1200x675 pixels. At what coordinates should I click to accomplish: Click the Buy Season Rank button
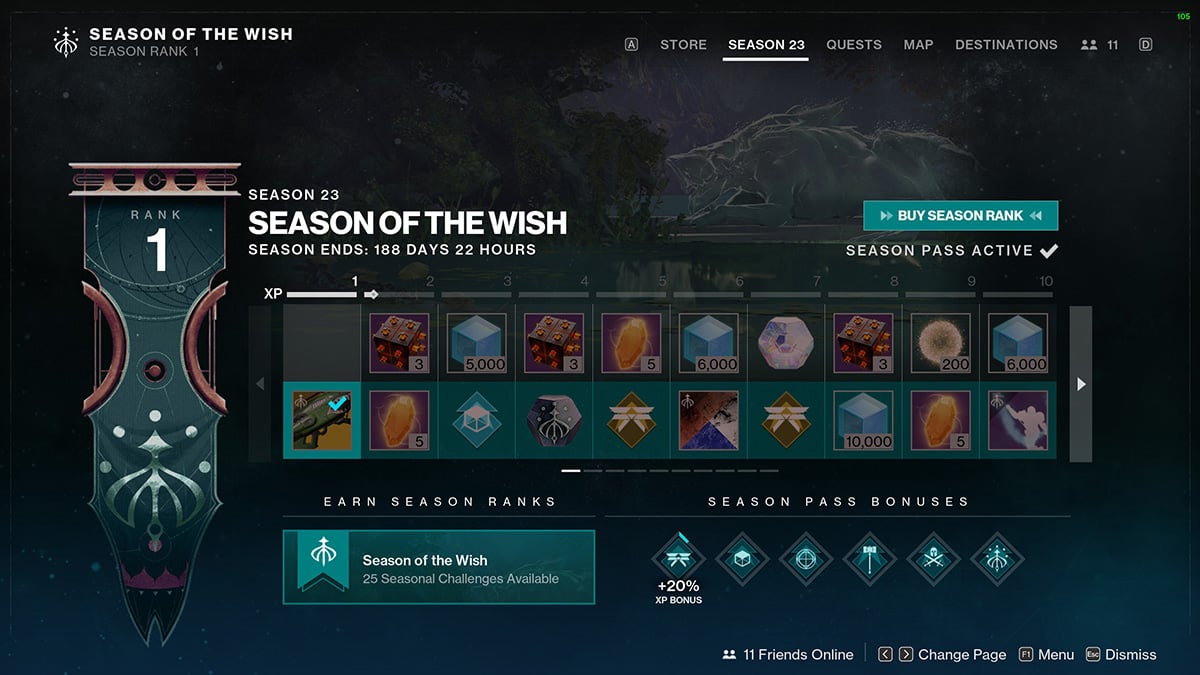(960, 215)
